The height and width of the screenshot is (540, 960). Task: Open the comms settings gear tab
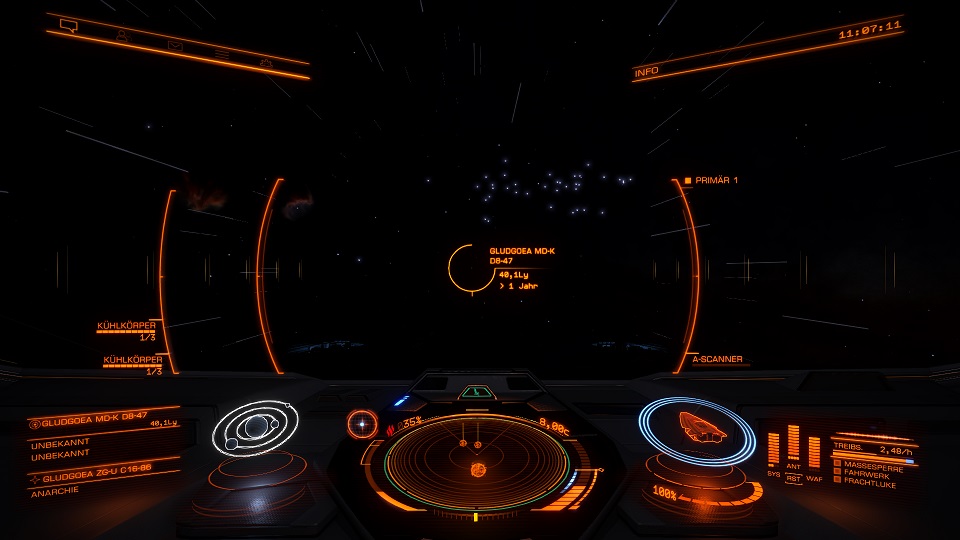tap(267, 62)
